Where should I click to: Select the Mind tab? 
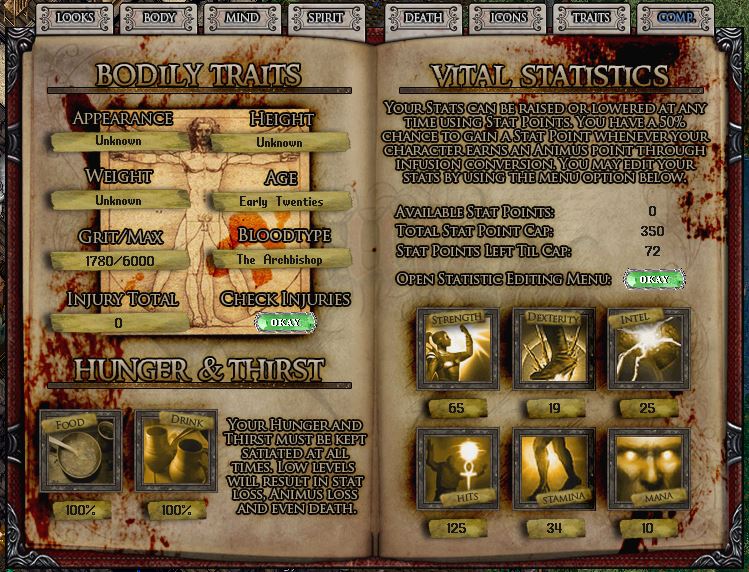pyautogui.click(x=243, y=17)
